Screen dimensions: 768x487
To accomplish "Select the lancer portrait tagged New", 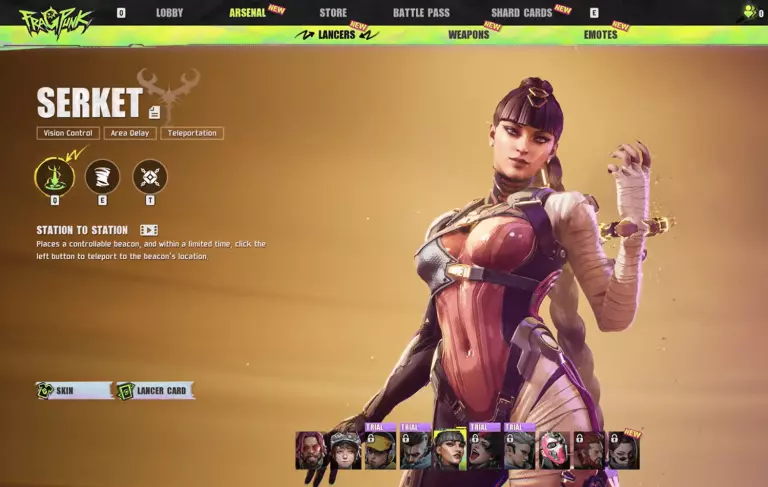I will 624,451.
